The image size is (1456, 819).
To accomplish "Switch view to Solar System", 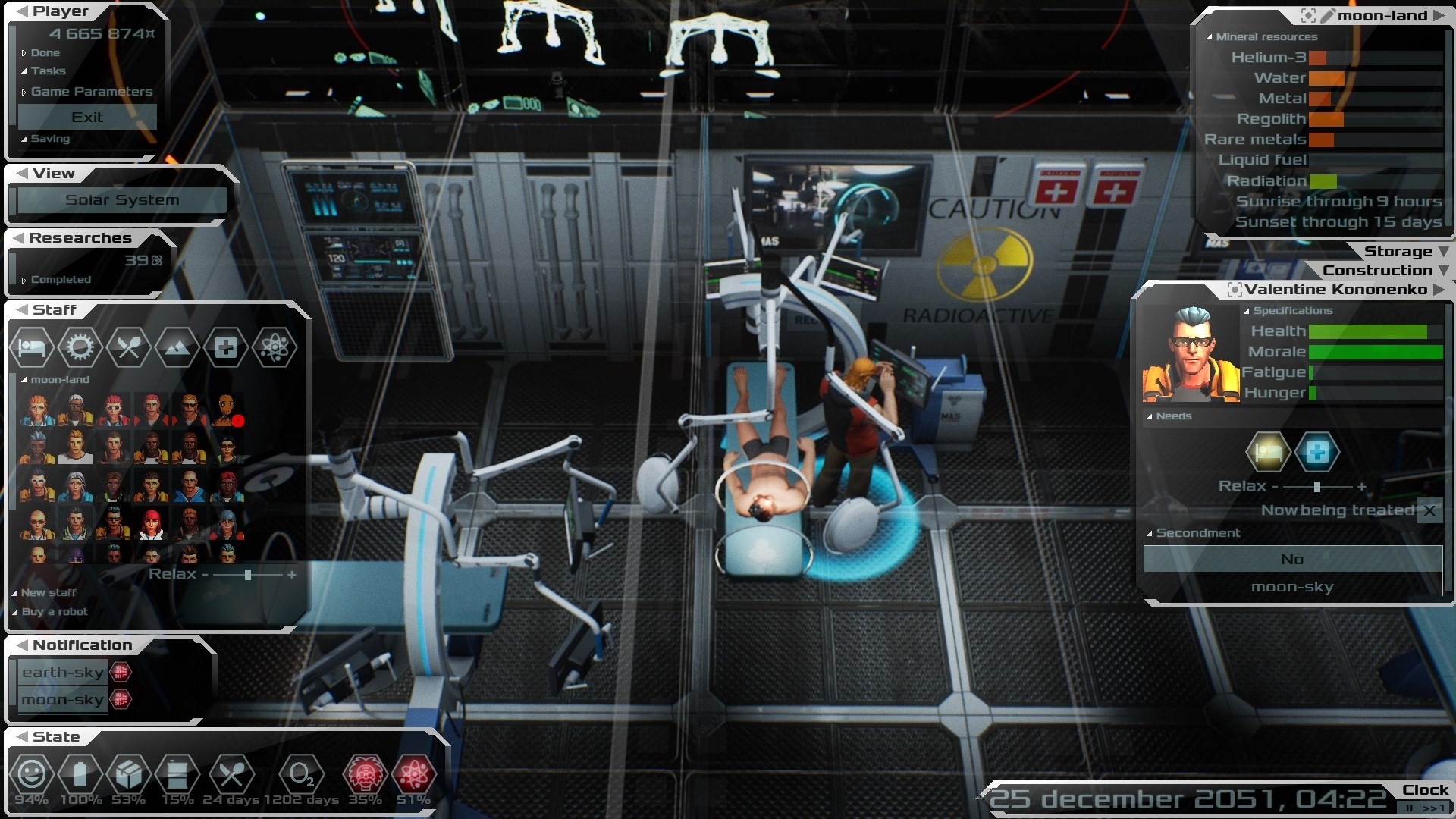I will (x=122, y=200).
